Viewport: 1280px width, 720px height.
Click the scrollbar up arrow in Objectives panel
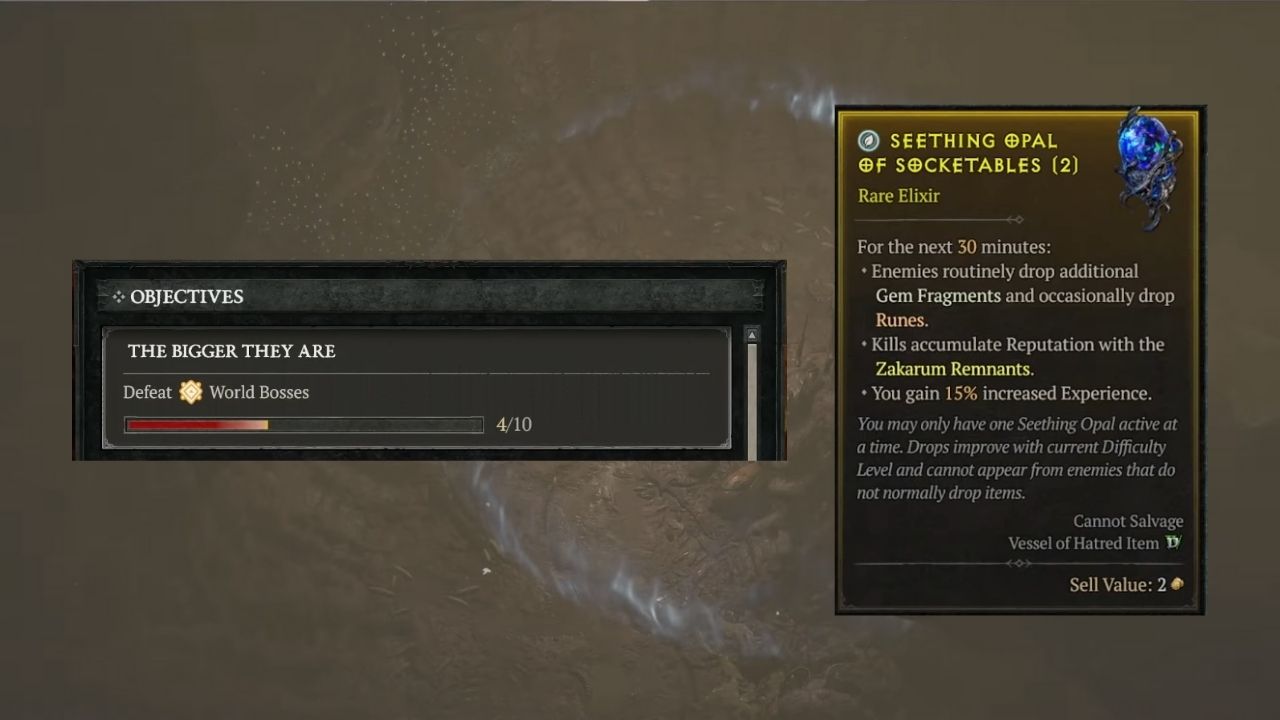(x=752, y=333)
